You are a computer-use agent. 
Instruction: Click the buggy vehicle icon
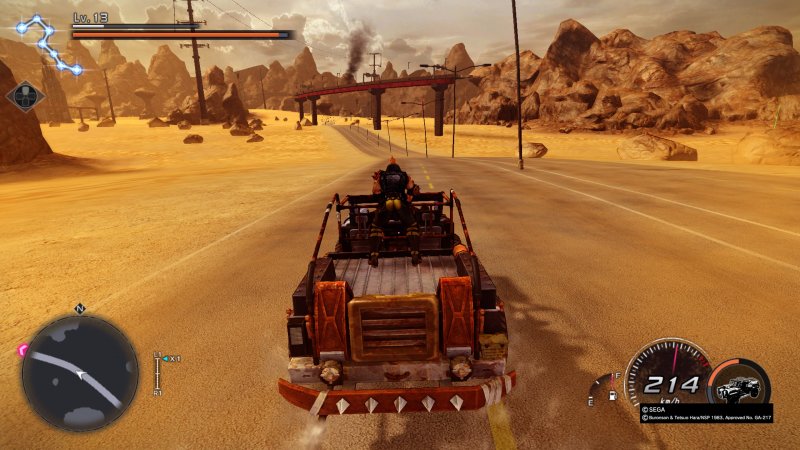click(738, 385)
